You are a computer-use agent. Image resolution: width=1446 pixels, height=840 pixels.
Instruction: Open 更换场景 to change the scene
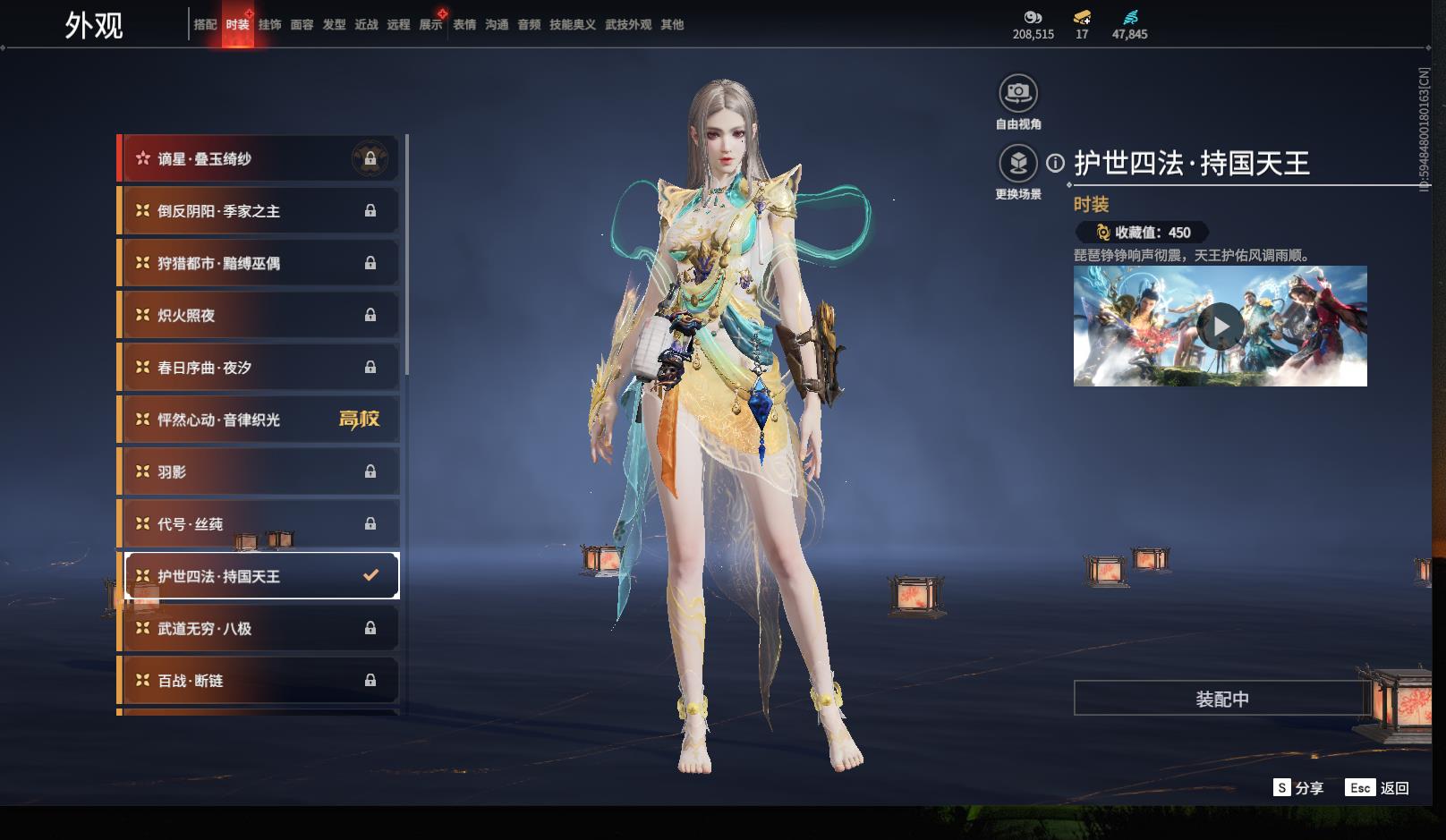click(x=1018, y=164)
